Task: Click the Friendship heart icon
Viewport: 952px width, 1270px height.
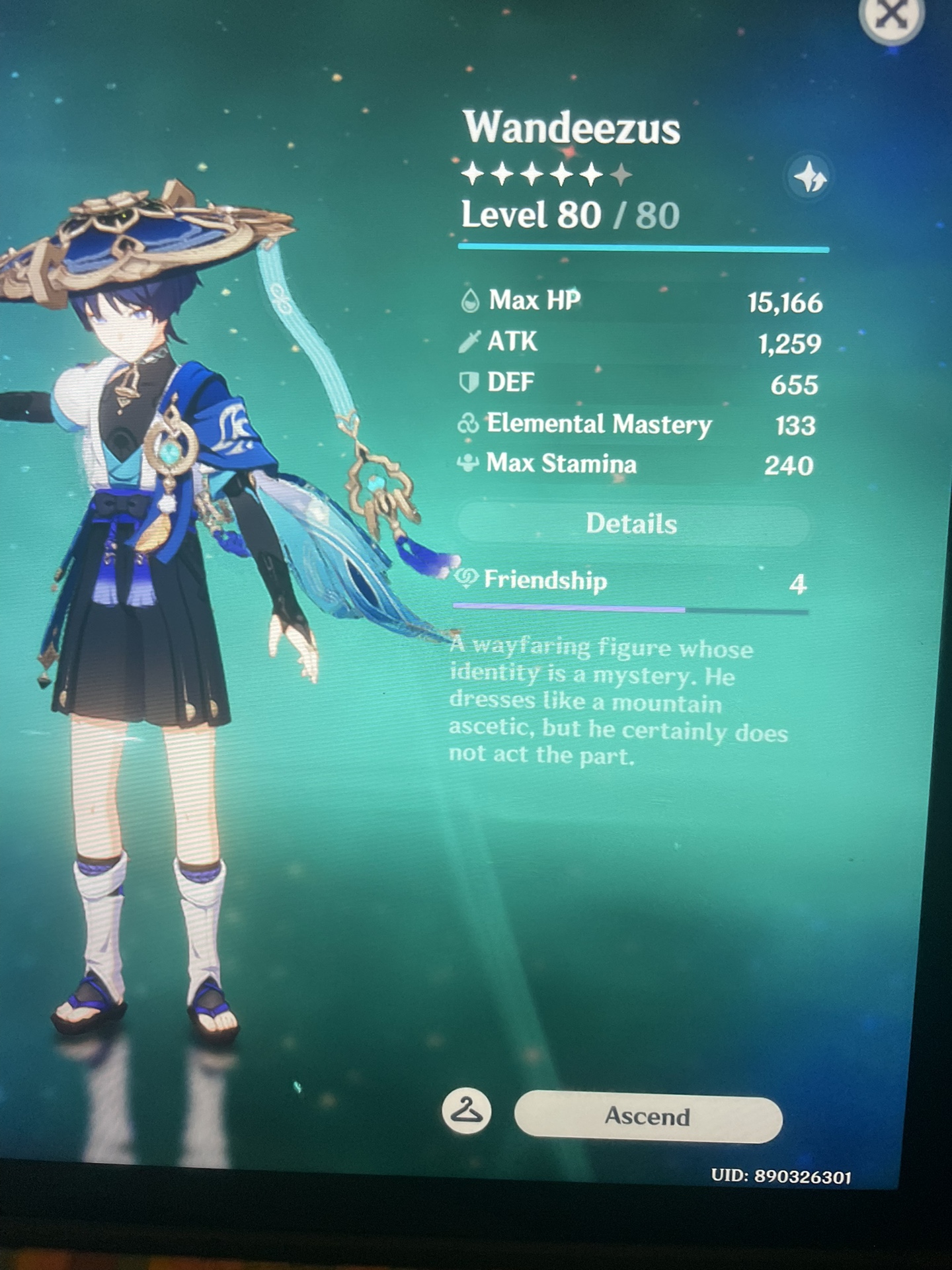Action: click(x=467, y=579)
